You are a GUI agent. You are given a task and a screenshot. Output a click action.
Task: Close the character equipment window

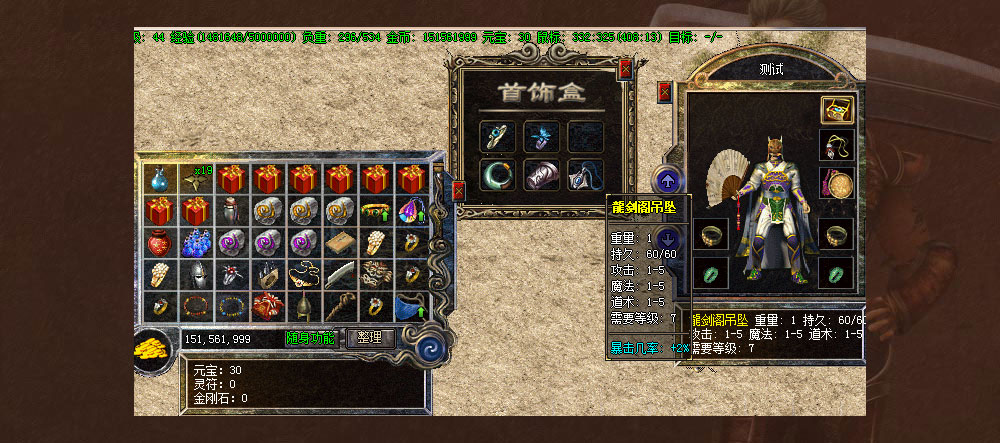(x=664, y=92)
